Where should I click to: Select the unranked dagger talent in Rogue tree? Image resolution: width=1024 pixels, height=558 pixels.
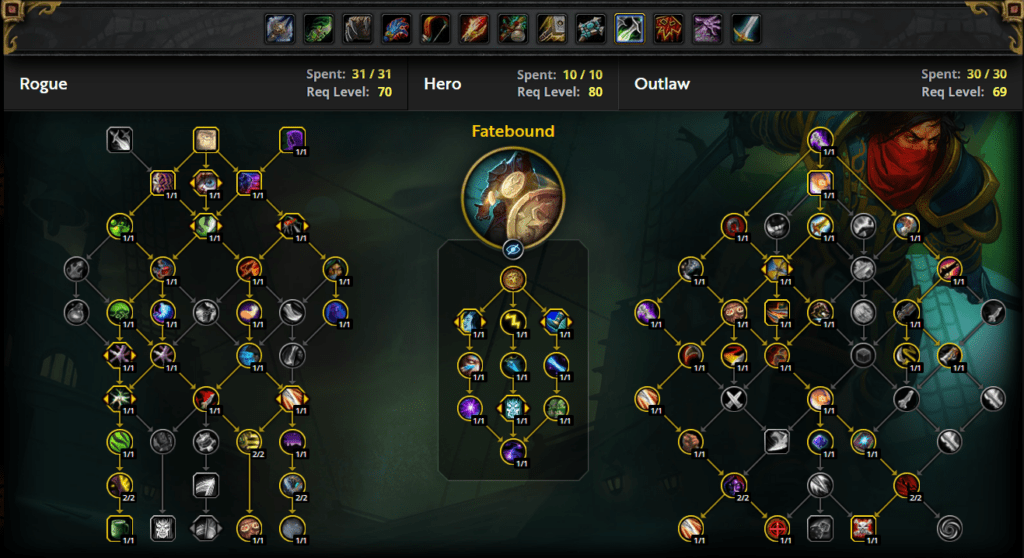(120, 139)
